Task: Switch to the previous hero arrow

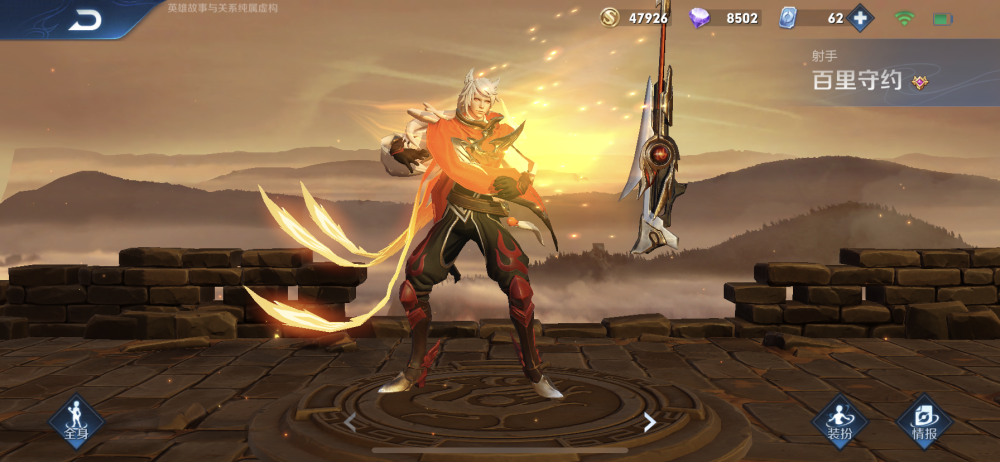Action: click(x=350, y=422)
